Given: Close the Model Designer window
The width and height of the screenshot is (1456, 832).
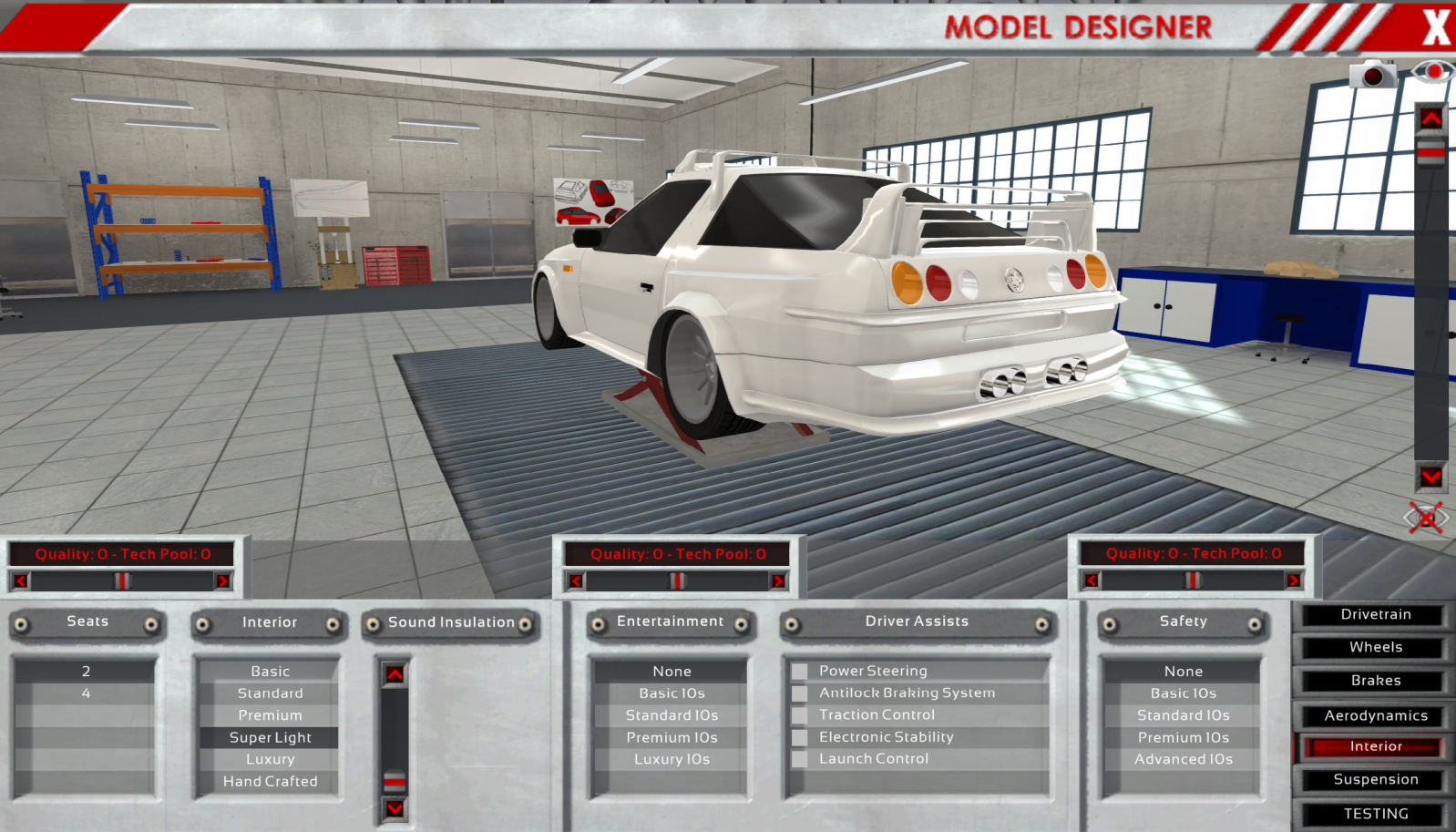Looking at the screenshot, I should tap(1435, 26).
